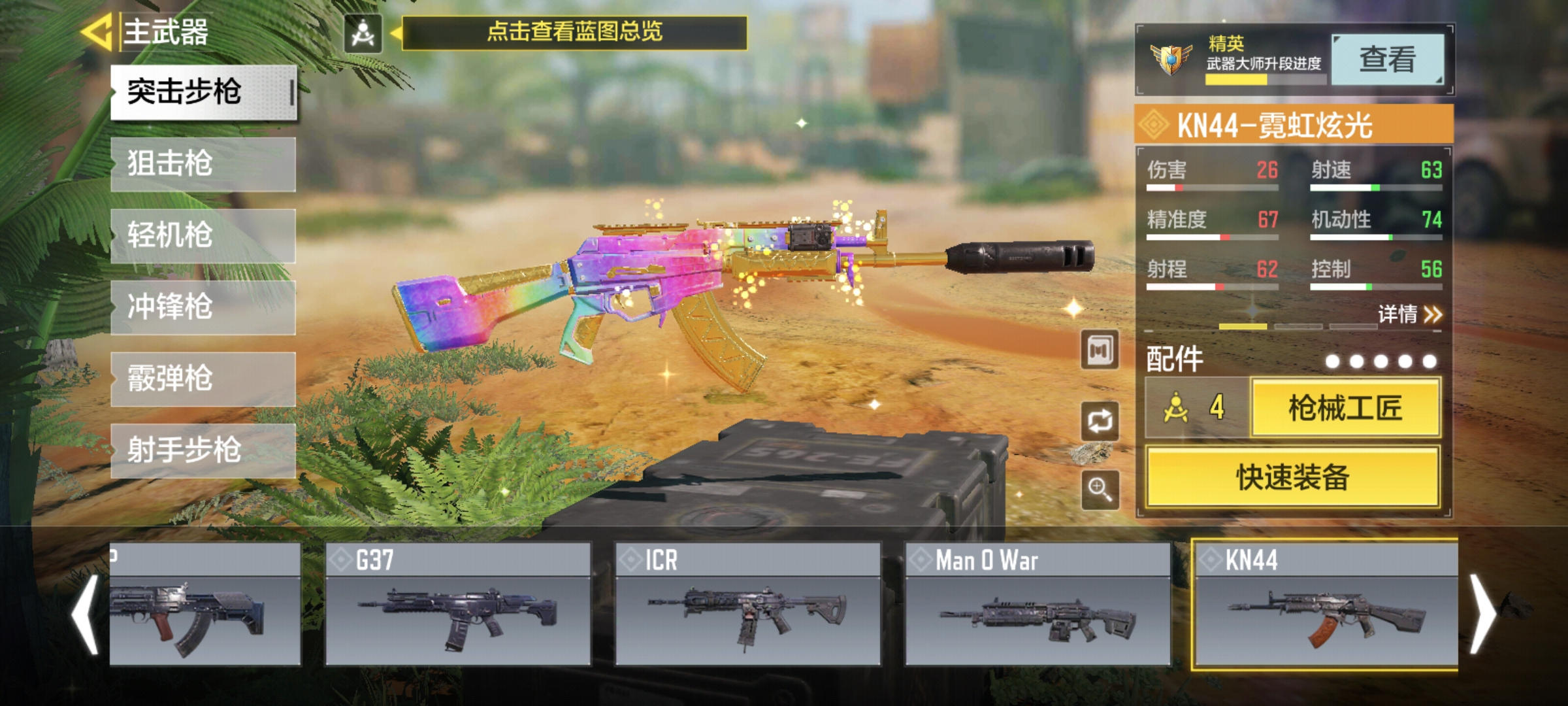Select the KN44 weapon card

(1326, 603)
